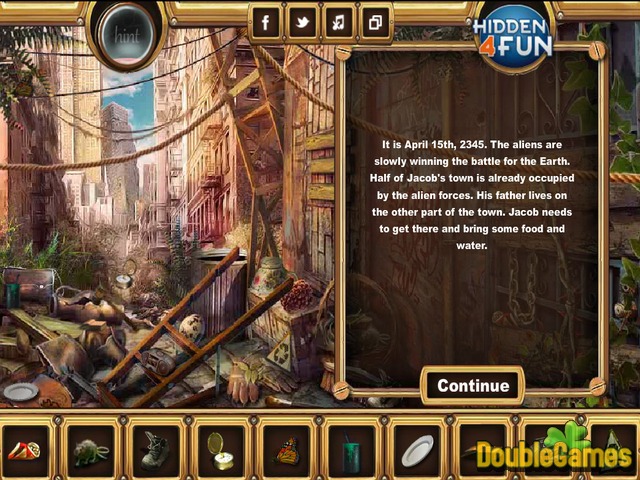Select the old boot item slot
Screen dimensions: 640x480
[x=155, y=451]
